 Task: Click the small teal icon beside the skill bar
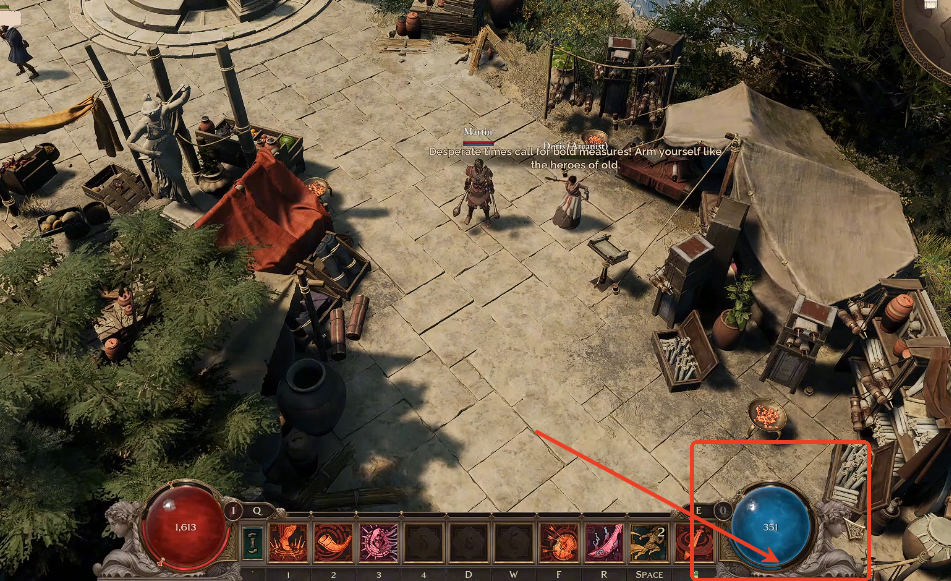pos(253,543)
